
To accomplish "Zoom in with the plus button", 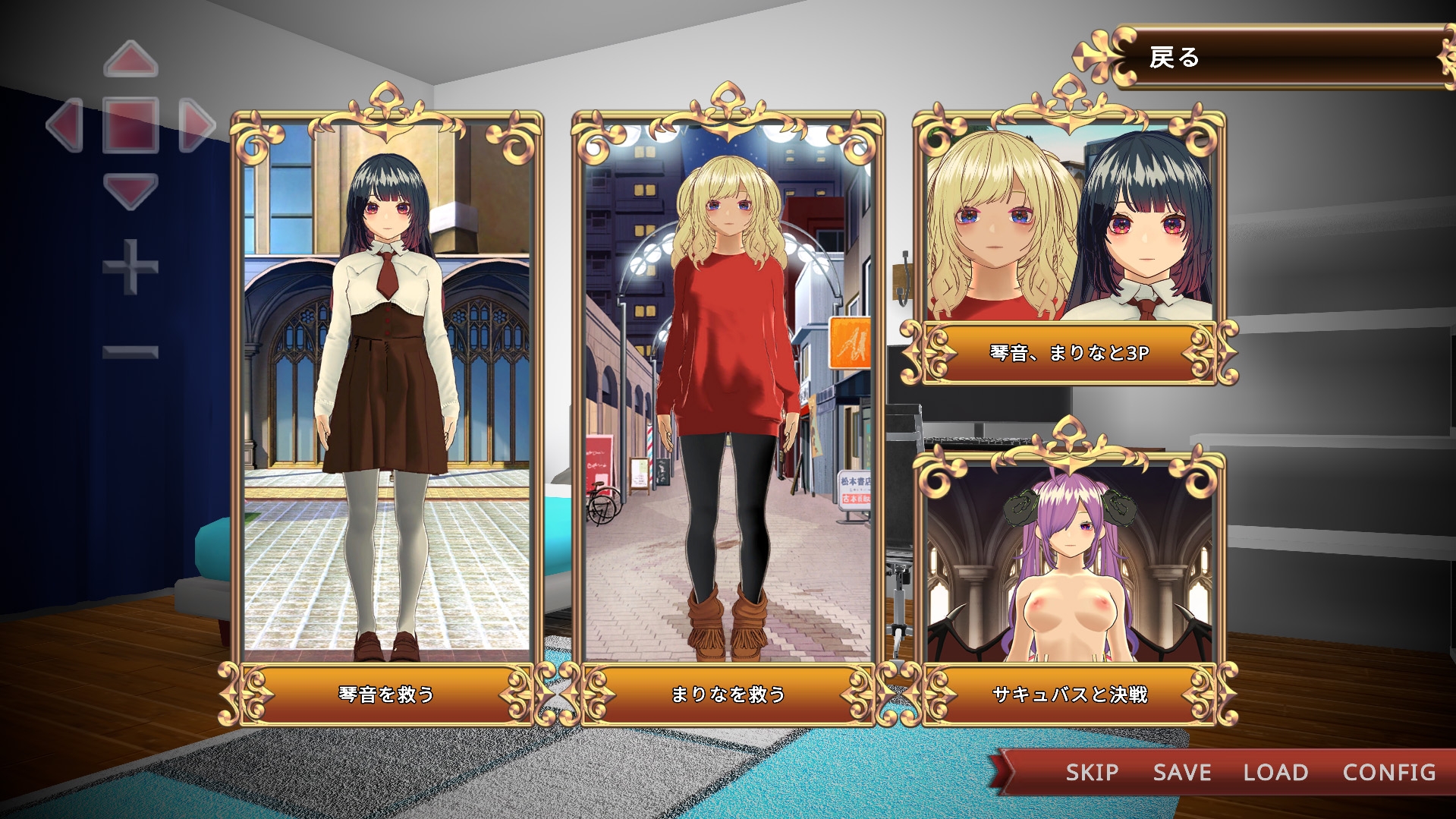I will pos(131,266).
